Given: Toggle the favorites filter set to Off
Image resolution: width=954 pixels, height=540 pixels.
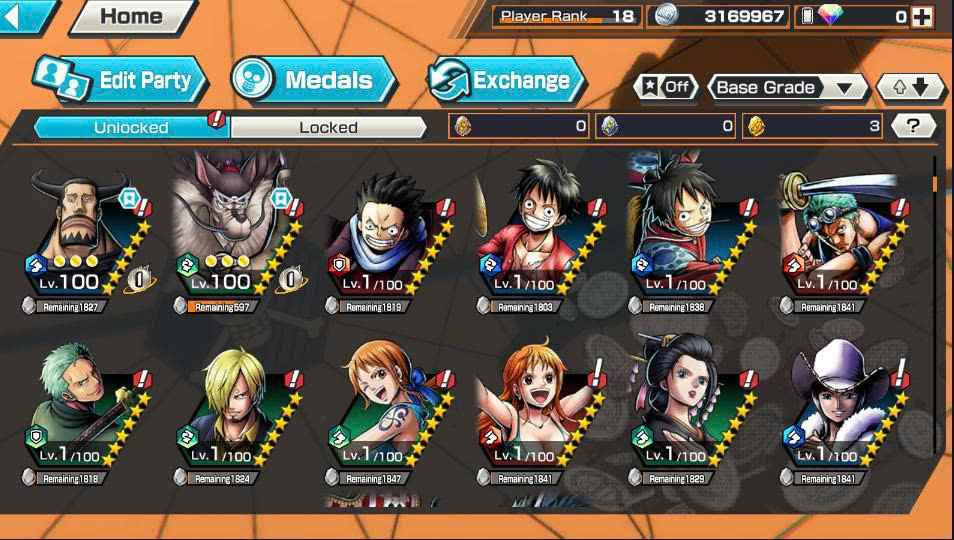Looking at the screenshot, I should (665, 87).
